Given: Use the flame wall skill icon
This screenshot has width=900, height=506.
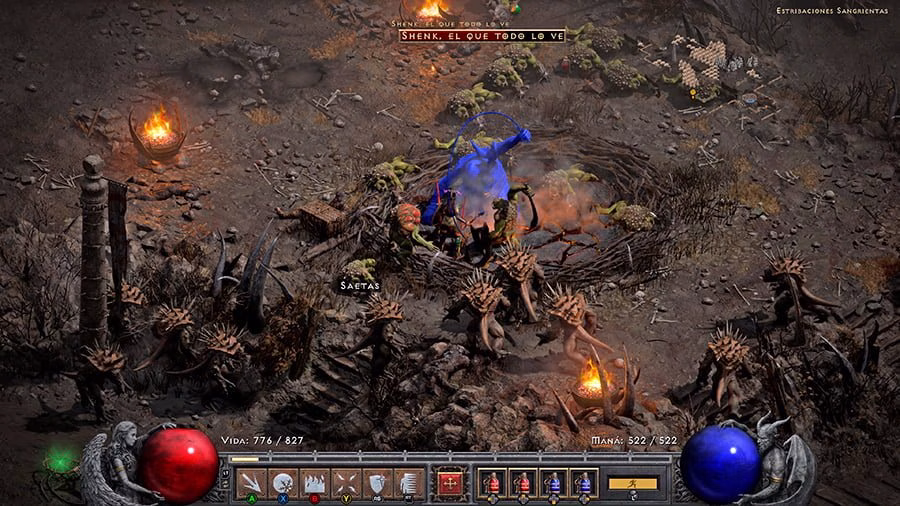Looking at the screenshot, I should pyautogui.click(x=314, y=483).
